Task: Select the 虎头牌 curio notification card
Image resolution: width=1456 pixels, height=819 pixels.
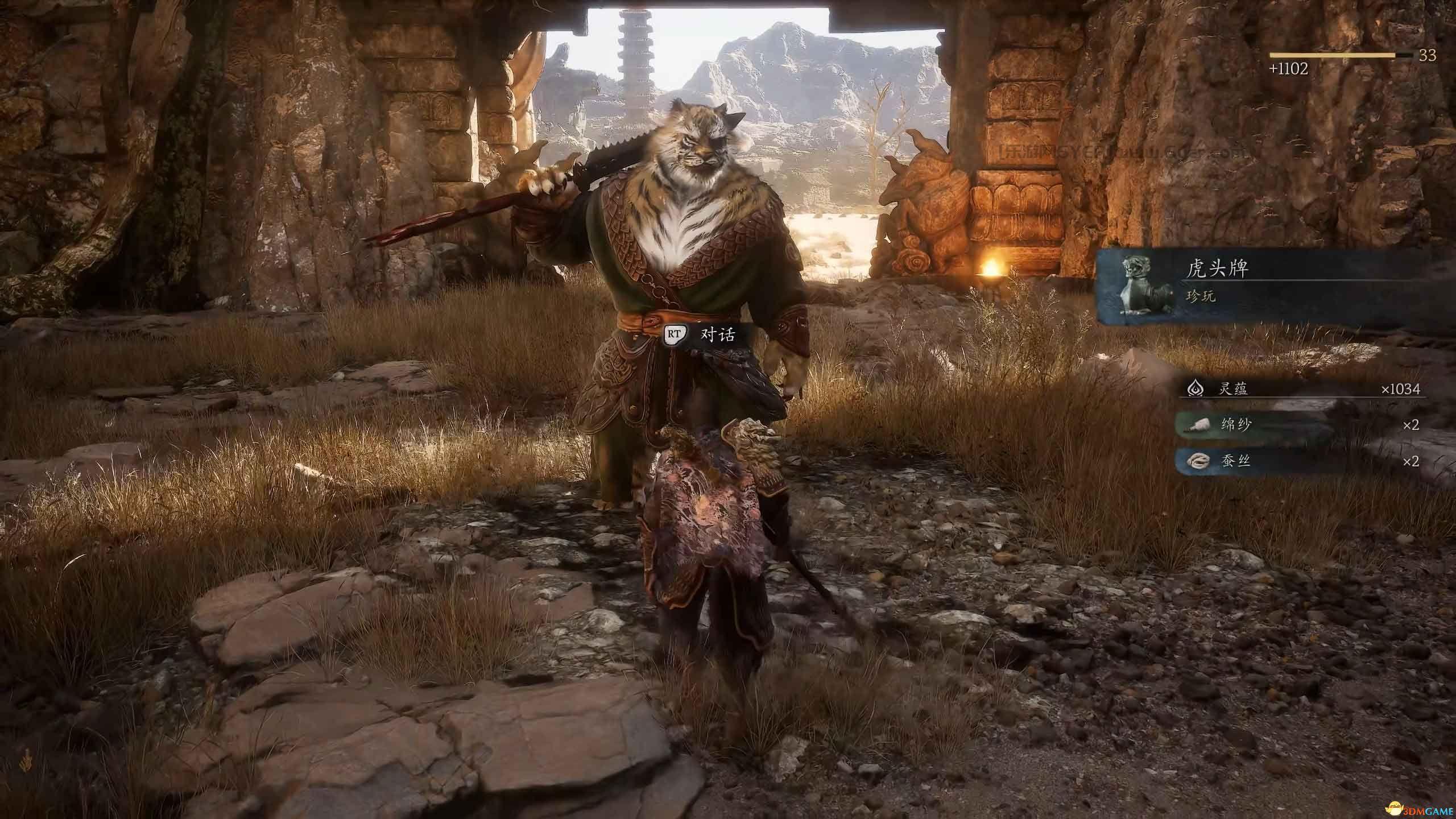Action: tap(1274, 286)
